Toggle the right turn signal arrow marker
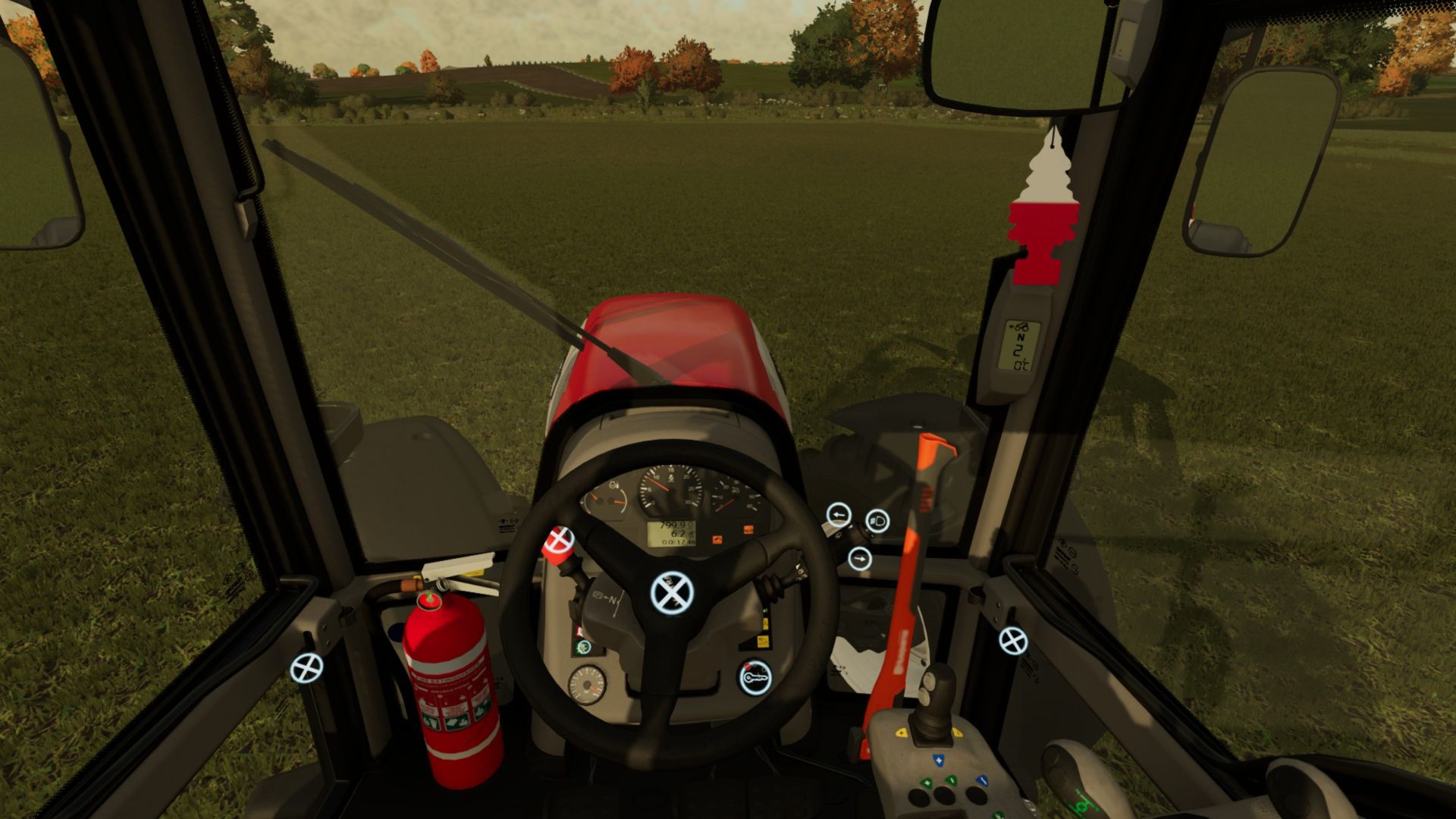This screenshot has height=819, width=1456. coord(859,559)
